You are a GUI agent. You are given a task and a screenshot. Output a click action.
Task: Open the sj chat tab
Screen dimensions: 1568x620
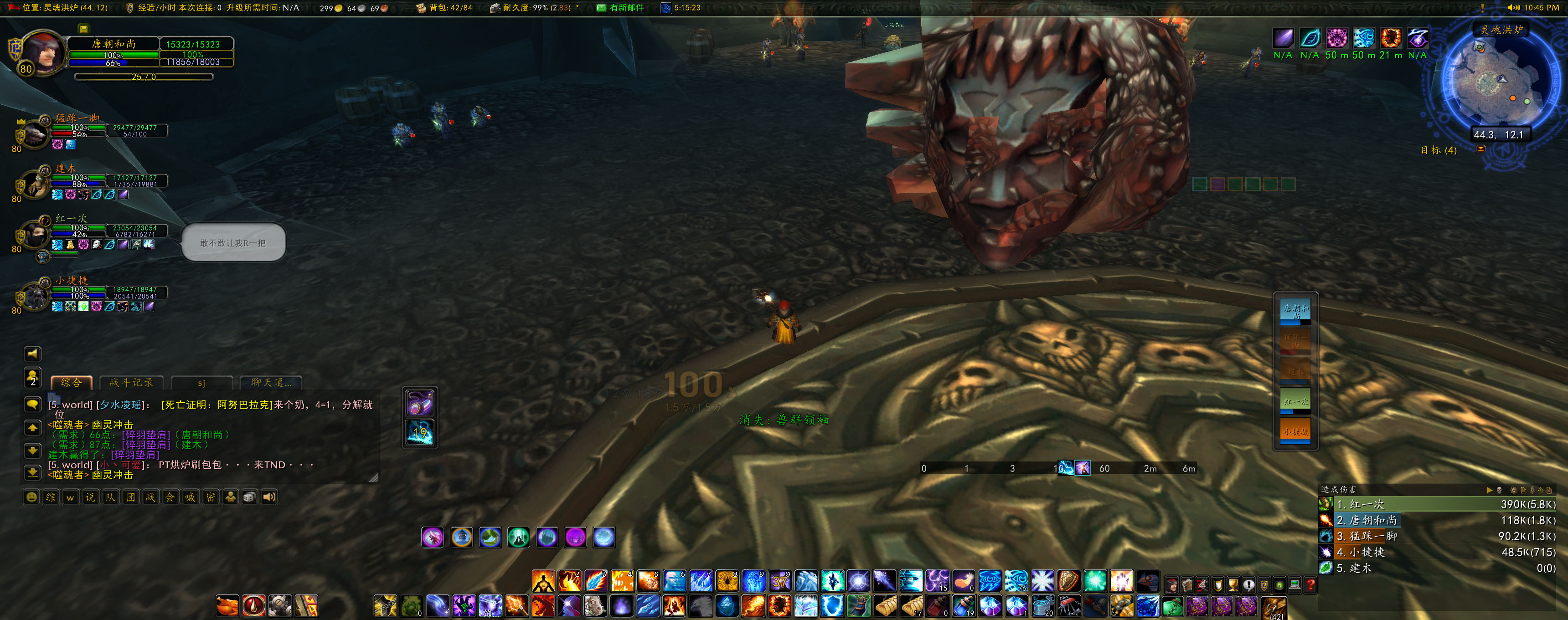[x=201, y=383]
